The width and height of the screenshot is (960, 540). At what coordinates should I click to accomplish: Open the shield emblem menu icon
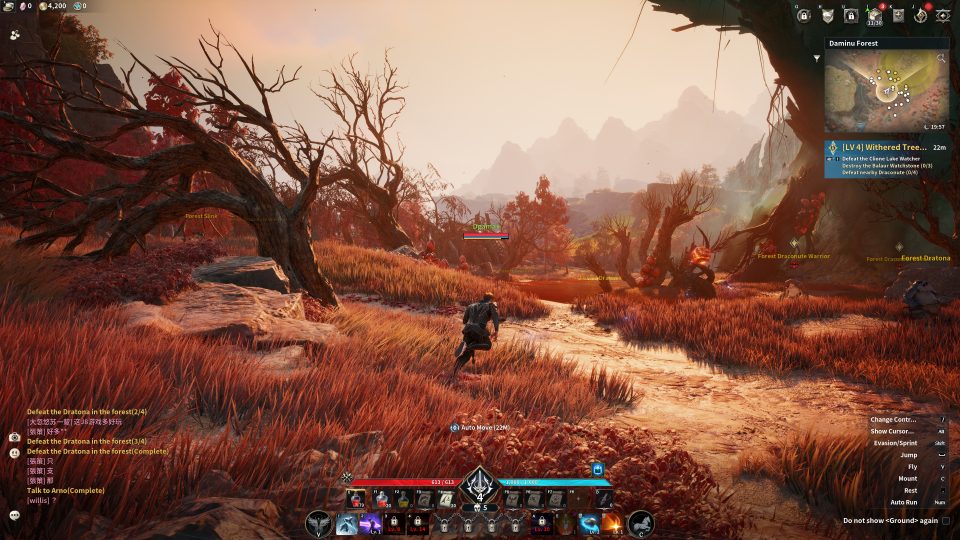(827, 15)
